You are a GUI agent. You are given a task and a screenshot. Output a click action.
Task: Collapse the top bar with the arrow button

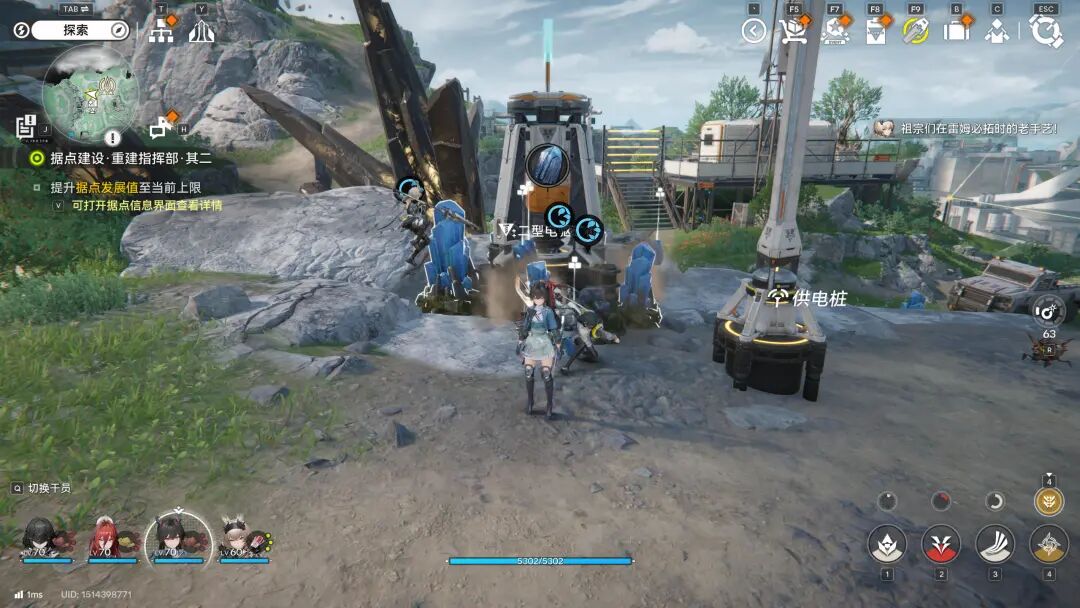(x=753, y=31)
